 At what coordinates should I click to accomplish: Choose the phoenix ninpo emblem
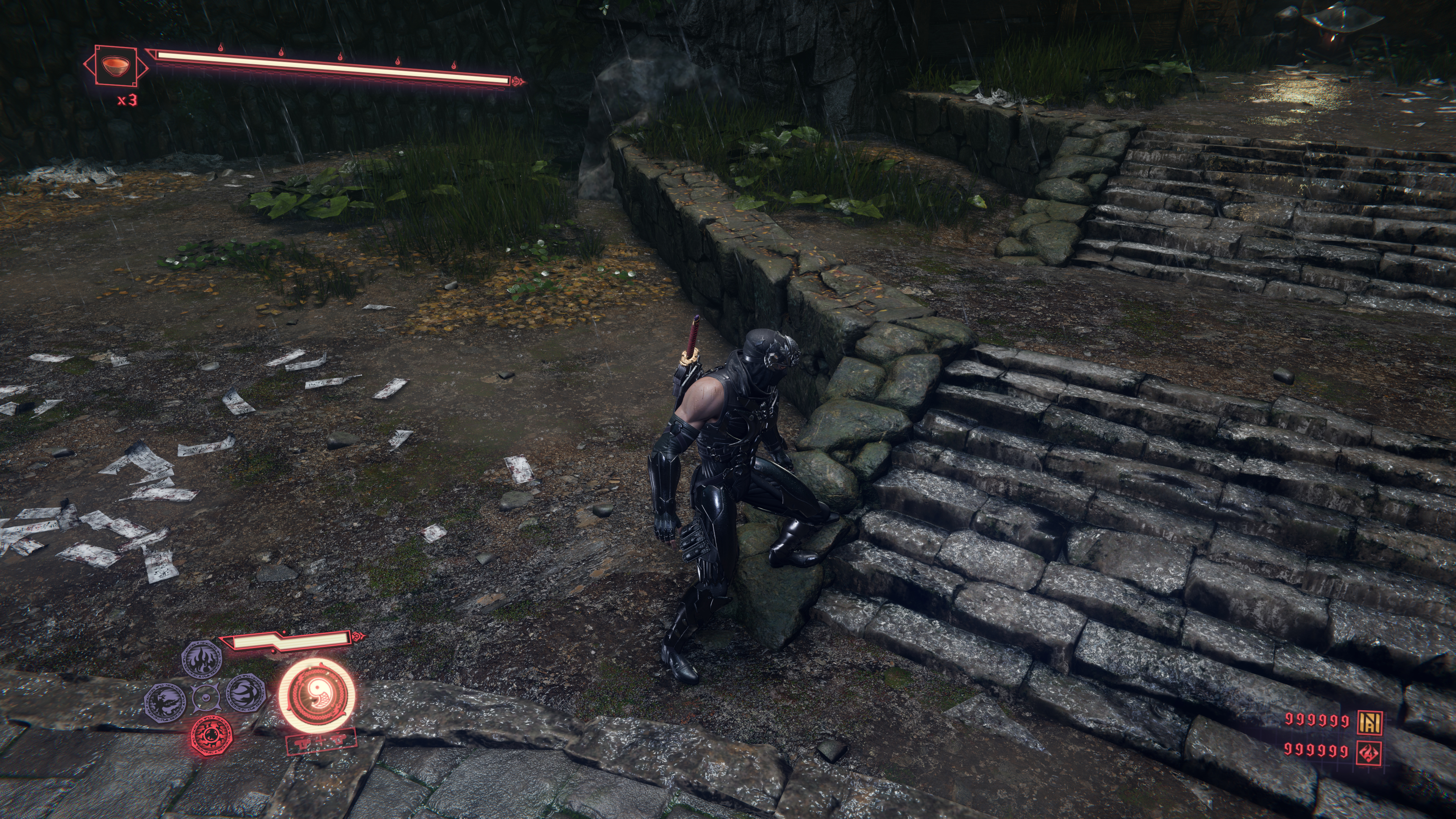pos(165,701)
